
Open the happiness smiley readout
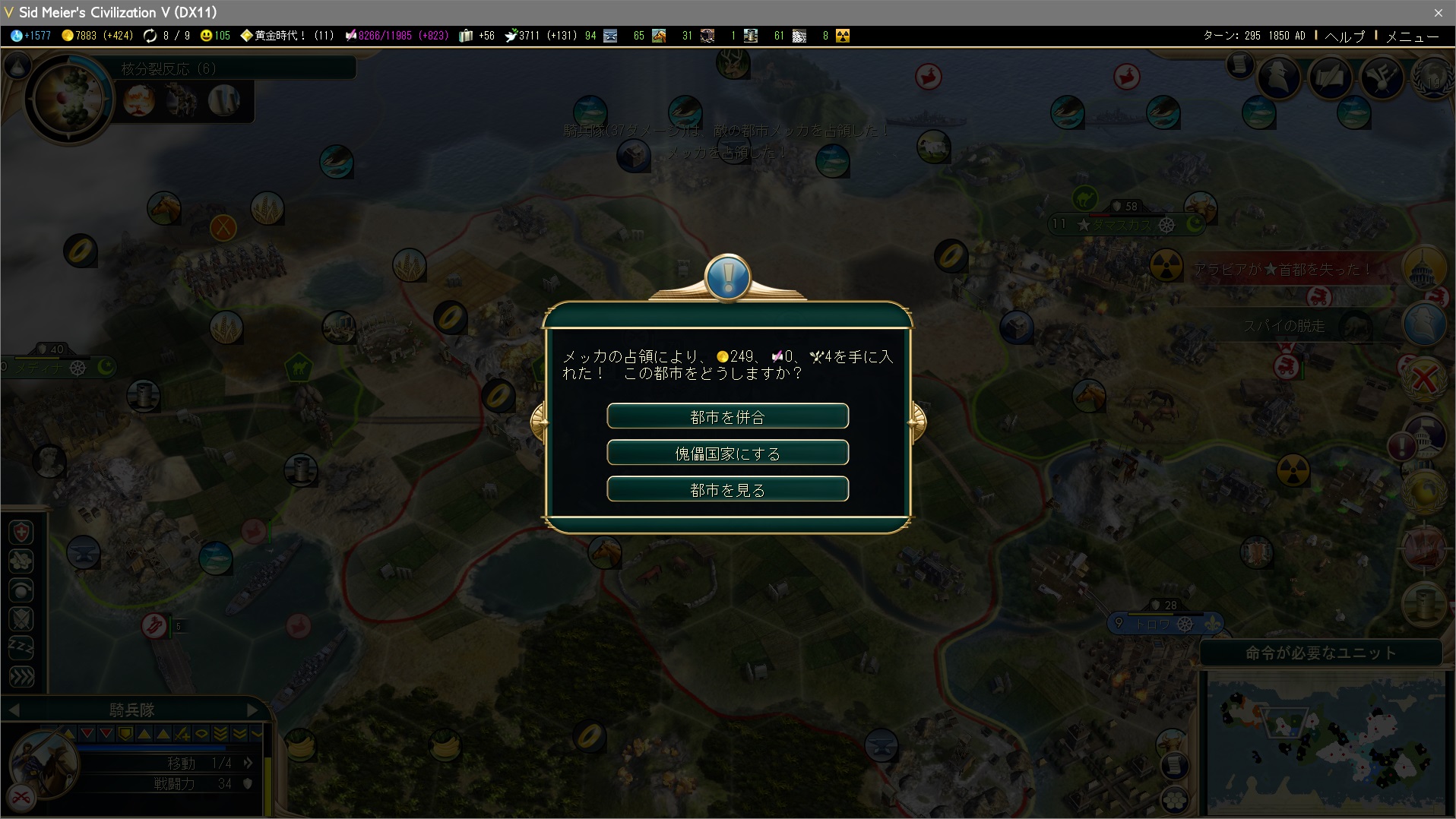point(214,36)
